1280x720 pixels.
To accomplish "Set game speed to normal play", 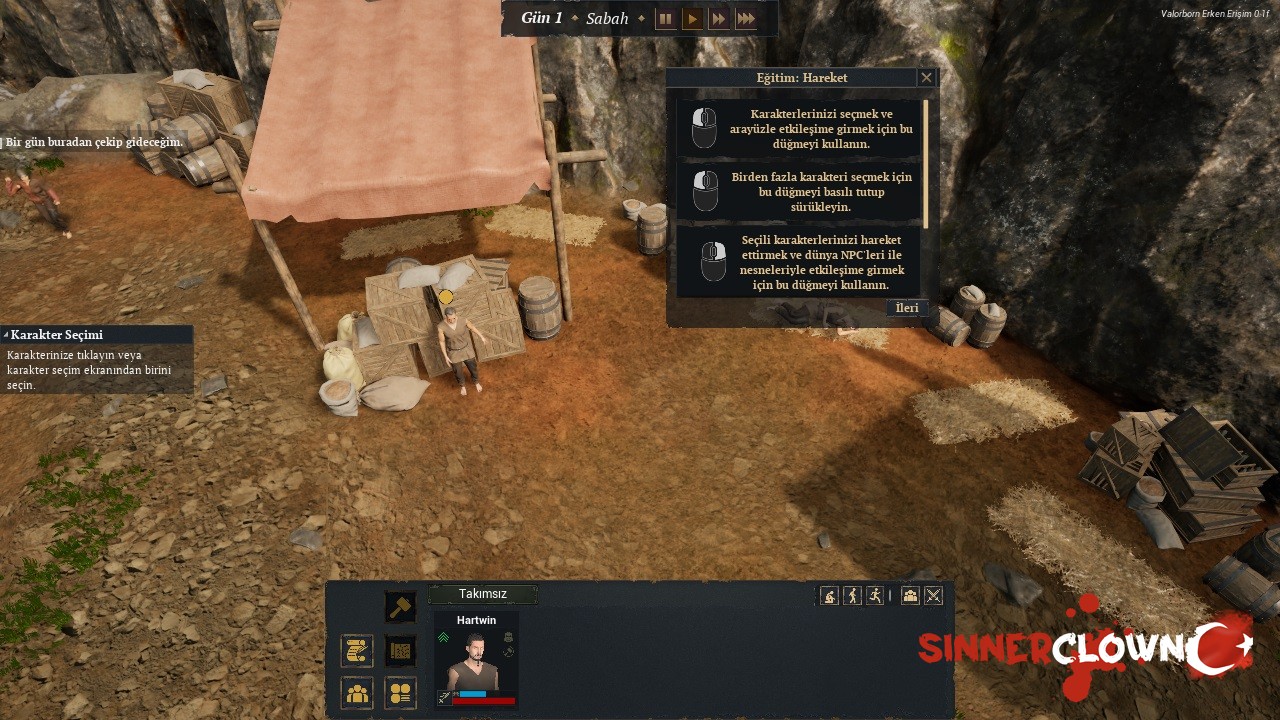I will pyautogui.click(x=692, y=19).
